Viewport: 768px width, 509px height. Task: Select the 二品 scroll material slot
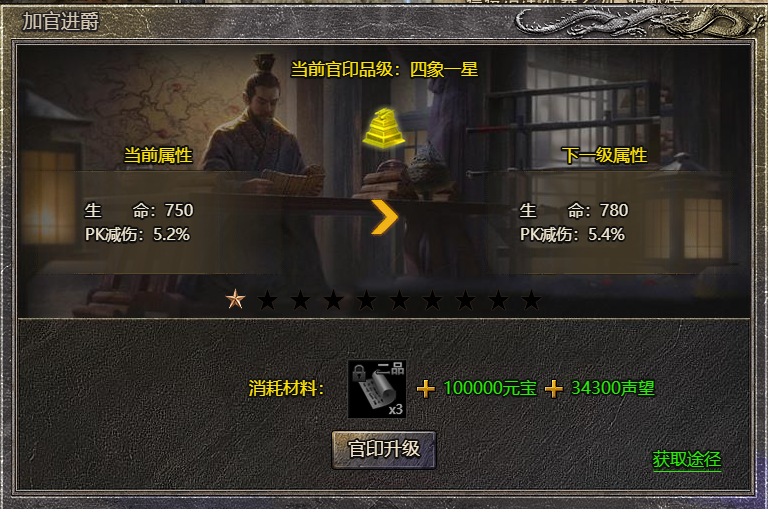point(377,389)
